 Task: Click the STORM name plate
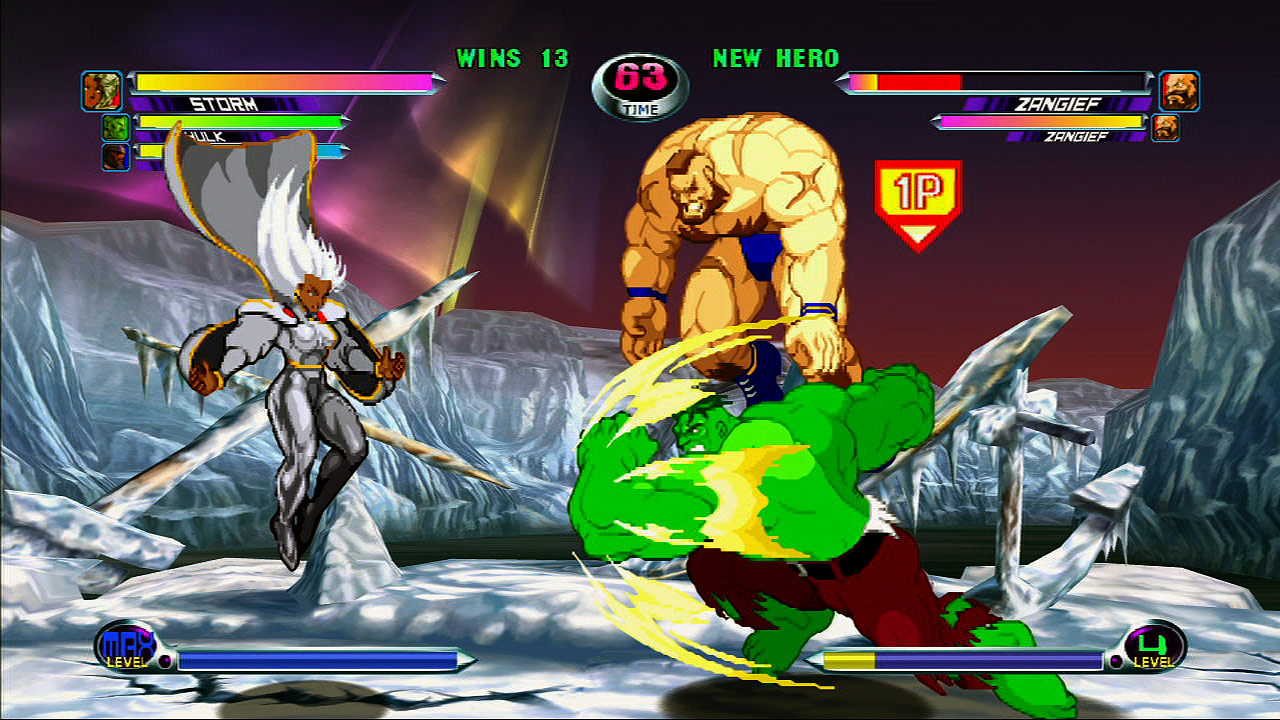(226, 101)
